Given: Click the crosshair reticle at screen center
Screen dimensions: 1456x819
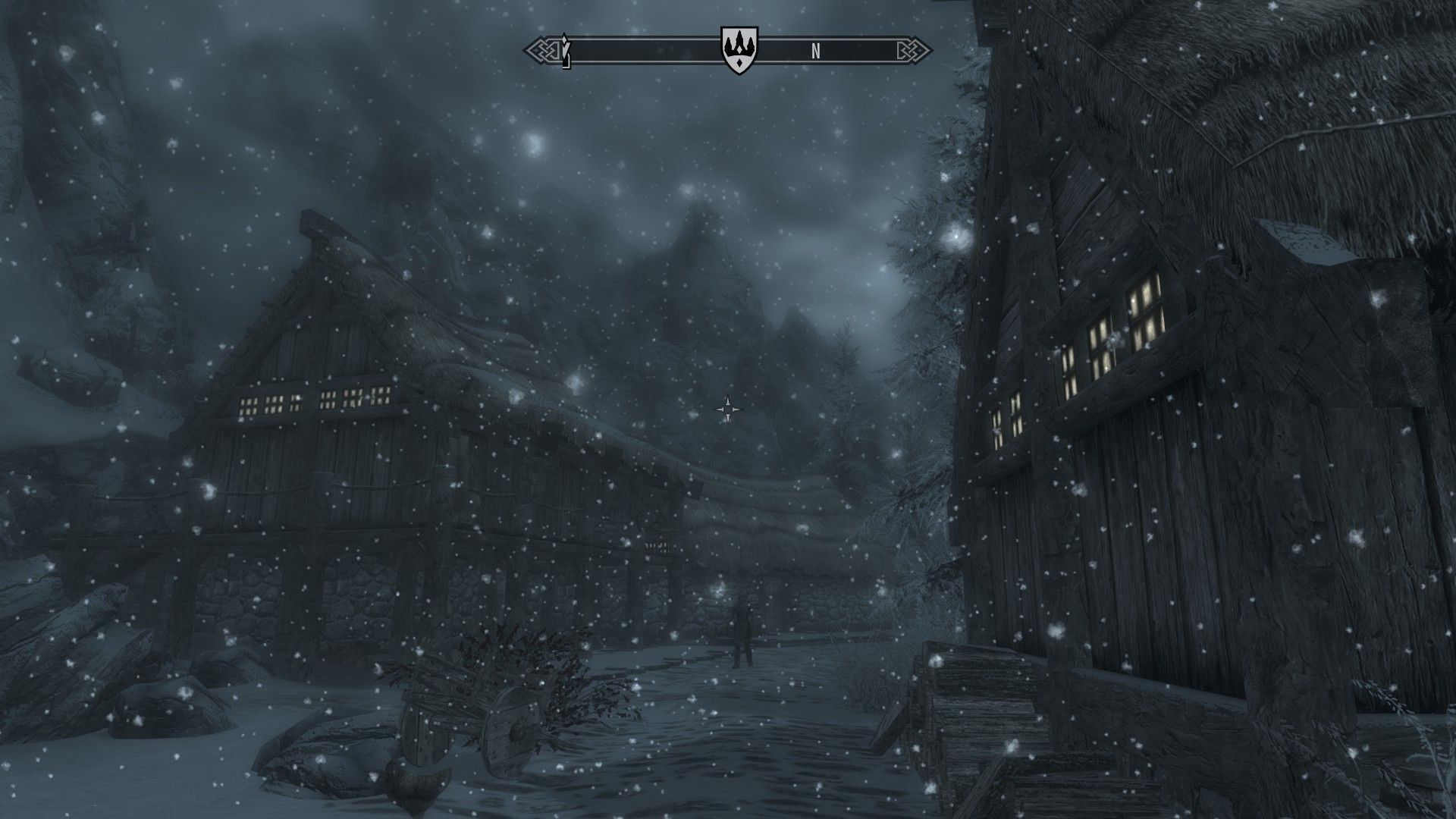Looking at the screenshot, I should 727,409.
